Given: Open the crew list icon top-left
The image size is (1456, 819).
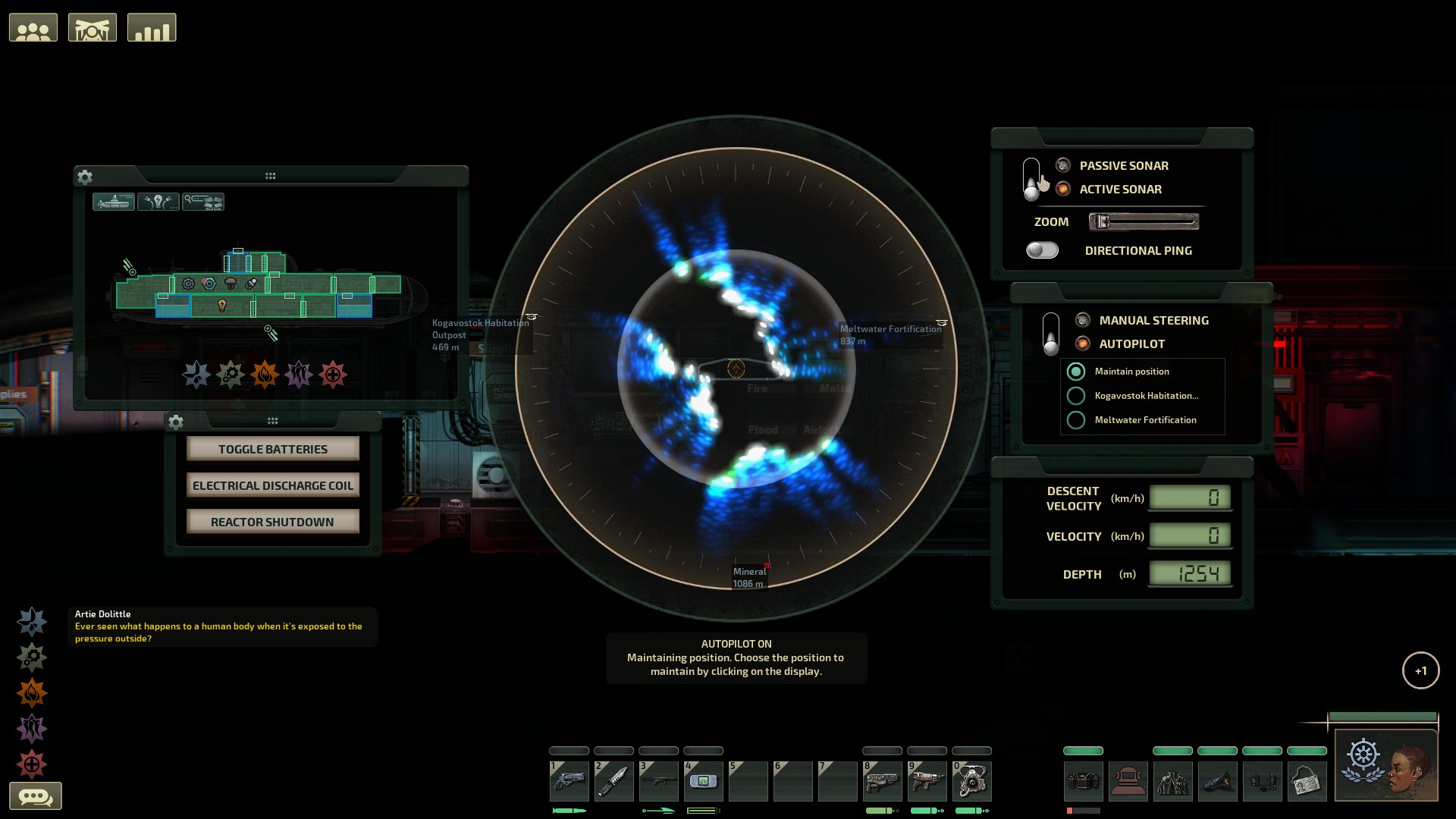Looking at the screenshot, I should (x=33, y=27).
